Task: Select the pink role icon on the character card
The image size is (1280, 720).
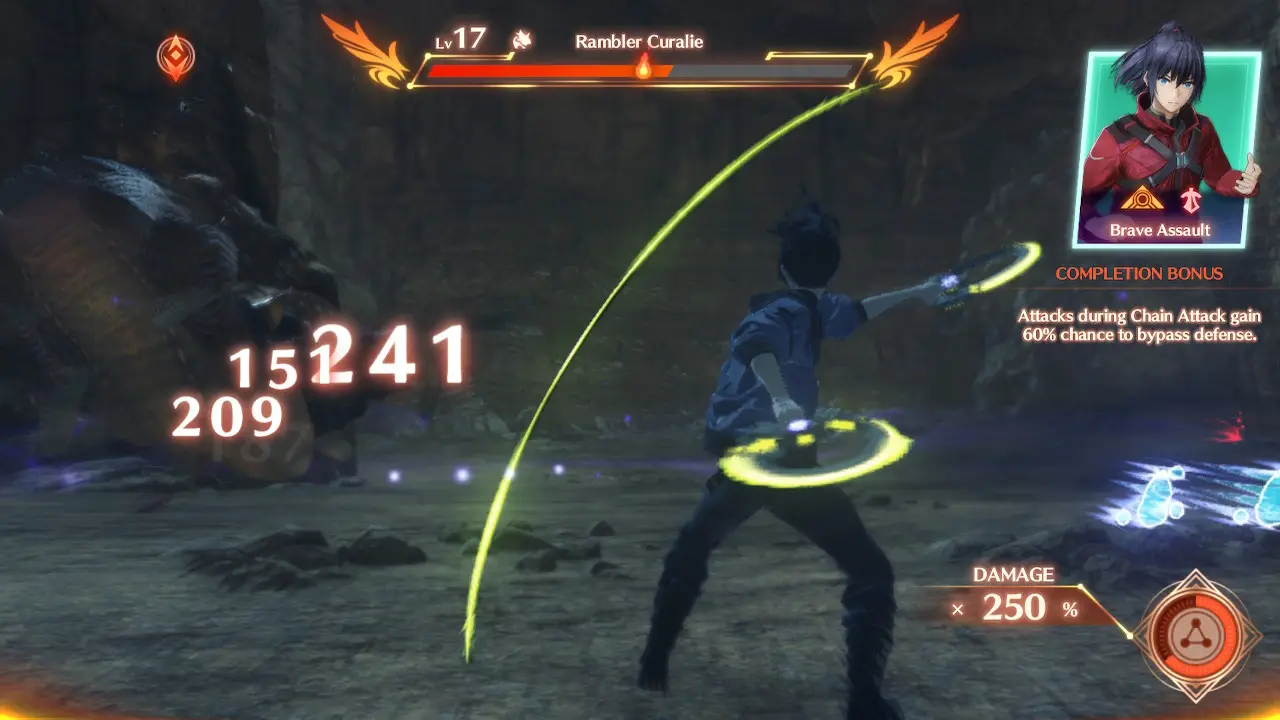Action: (x=1192, y=199)
